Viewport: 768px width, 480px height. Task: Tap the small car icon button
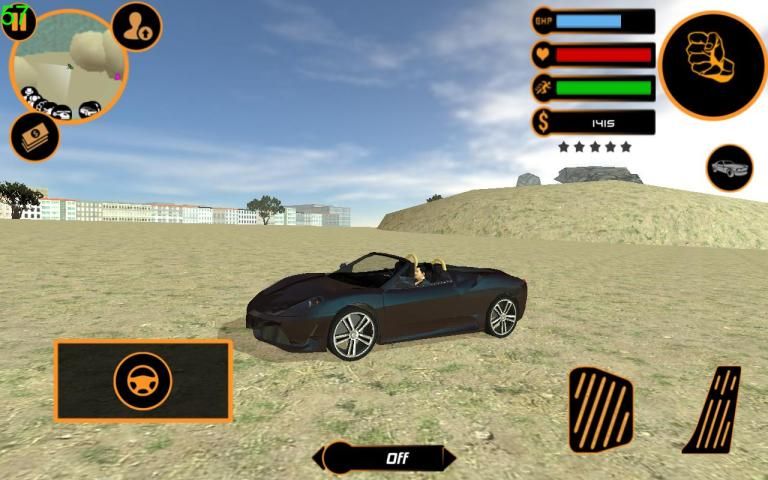[x=730, y=168]
